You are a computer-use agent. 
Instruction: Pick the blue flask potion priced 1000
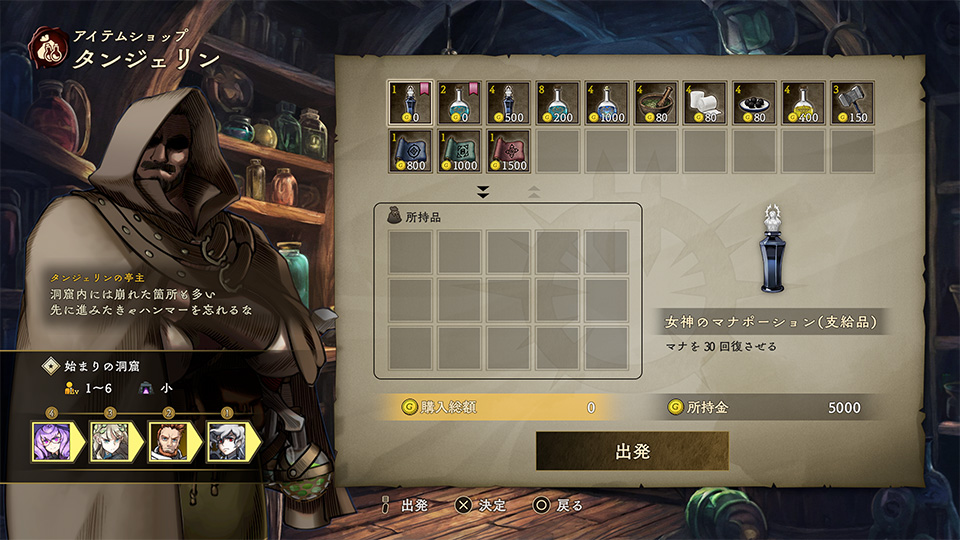pyautogui.click(x=605, y=103)
